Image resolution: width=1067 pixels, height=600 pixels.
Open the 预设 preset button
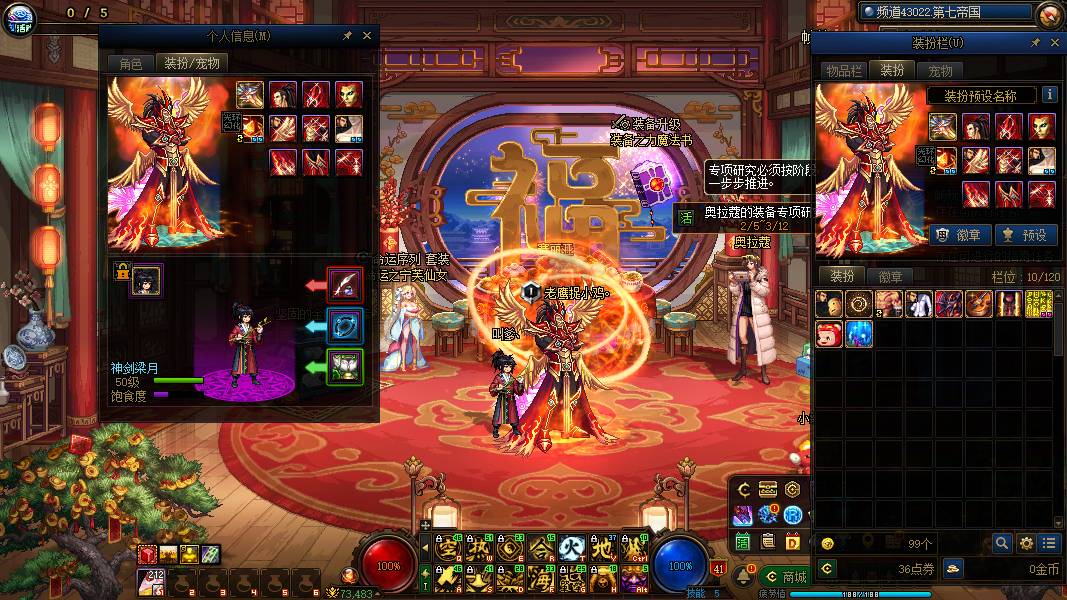coord(1025,235)
